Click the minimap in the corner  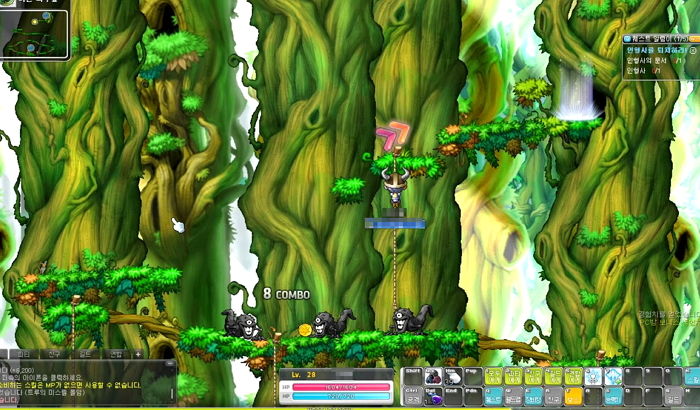coord(36,28)
